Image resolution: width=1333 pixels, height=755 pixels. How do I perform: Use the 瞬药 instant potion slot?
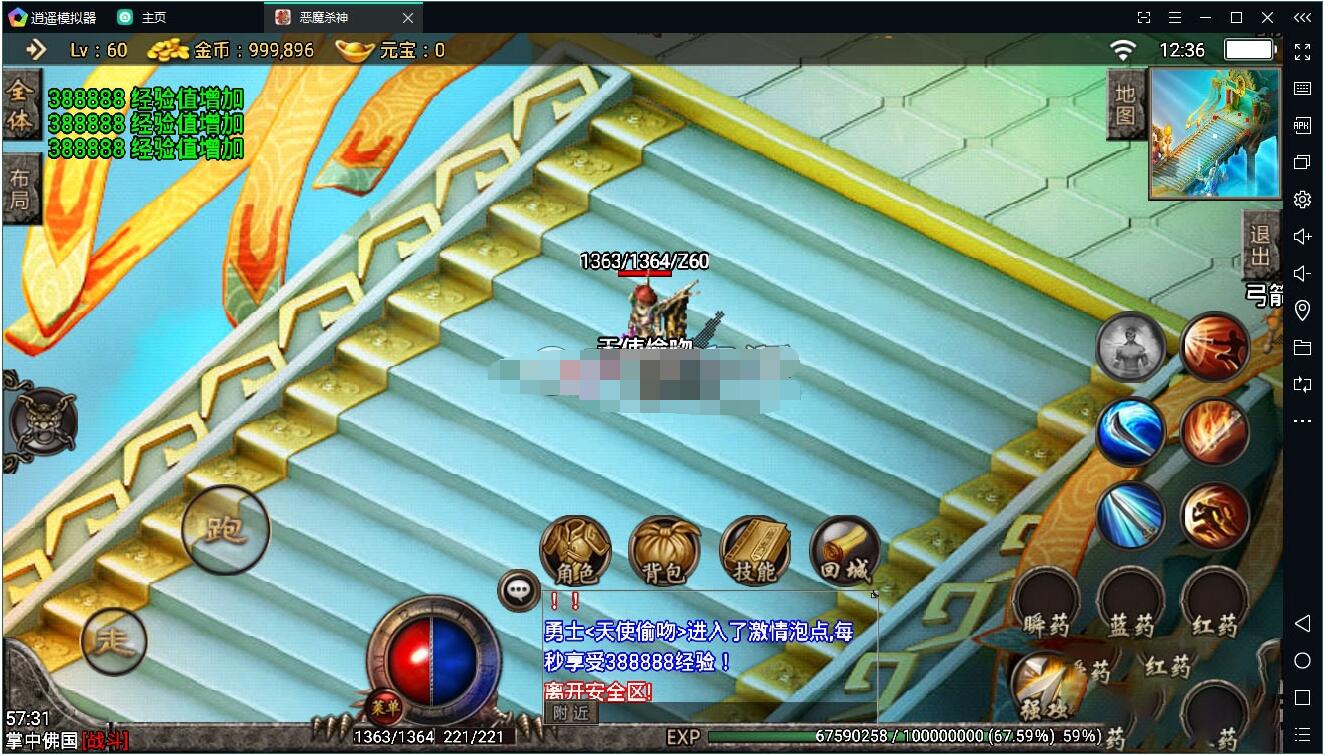tap(1046, 606)
